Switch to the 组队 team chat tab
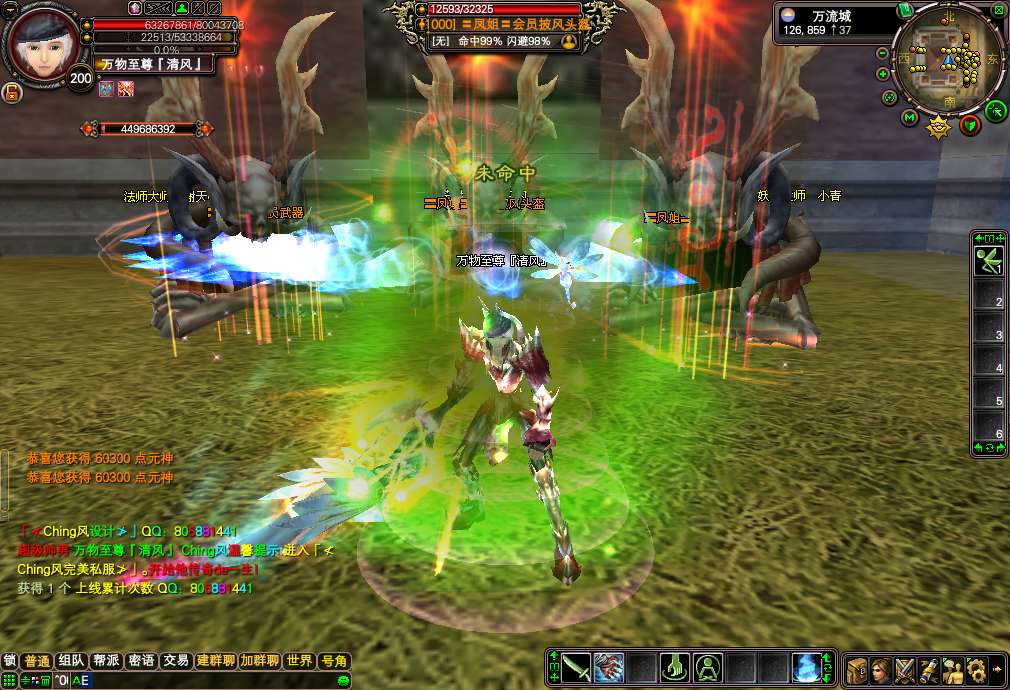 [70, 661]
